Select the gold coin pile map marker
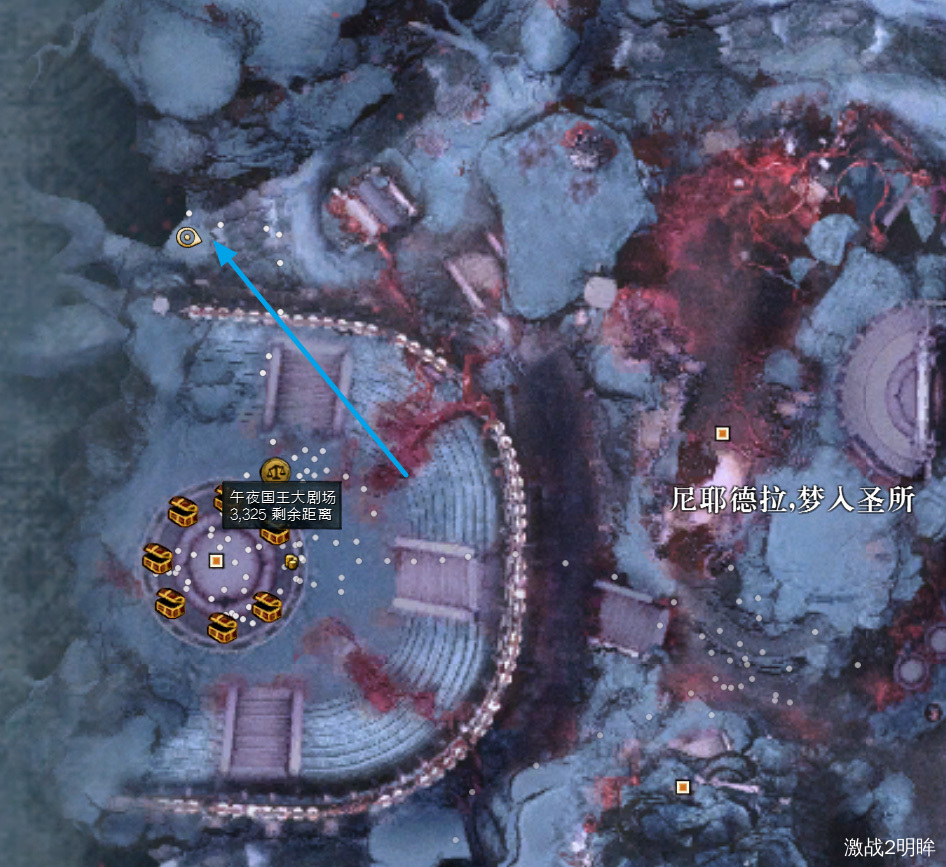Image resolution: width=946 pixels, height=867 pixels. [290, 561]
